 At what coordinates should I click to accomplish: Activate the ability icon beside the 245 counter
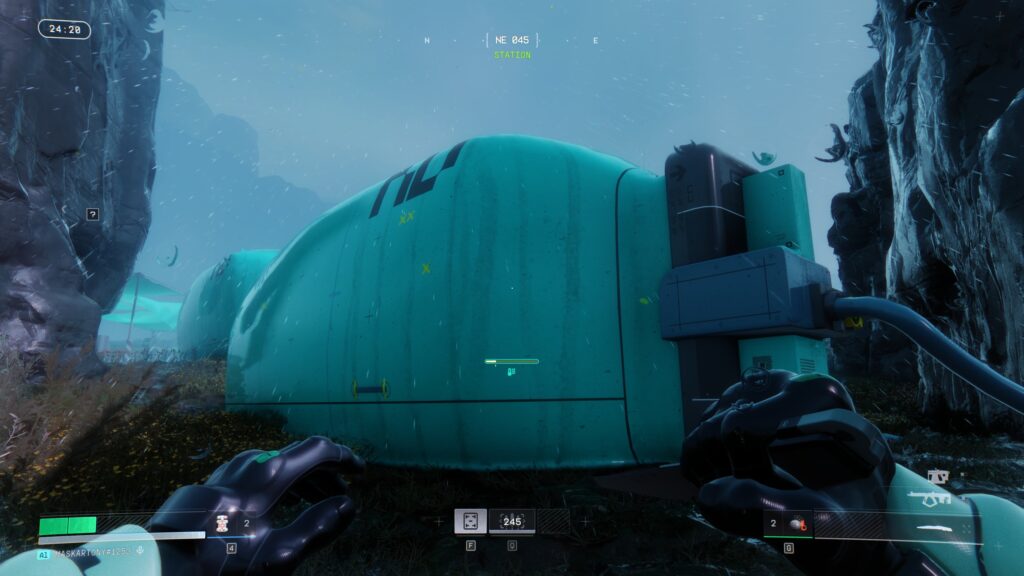pyautogui.click(x=470, y=521)
